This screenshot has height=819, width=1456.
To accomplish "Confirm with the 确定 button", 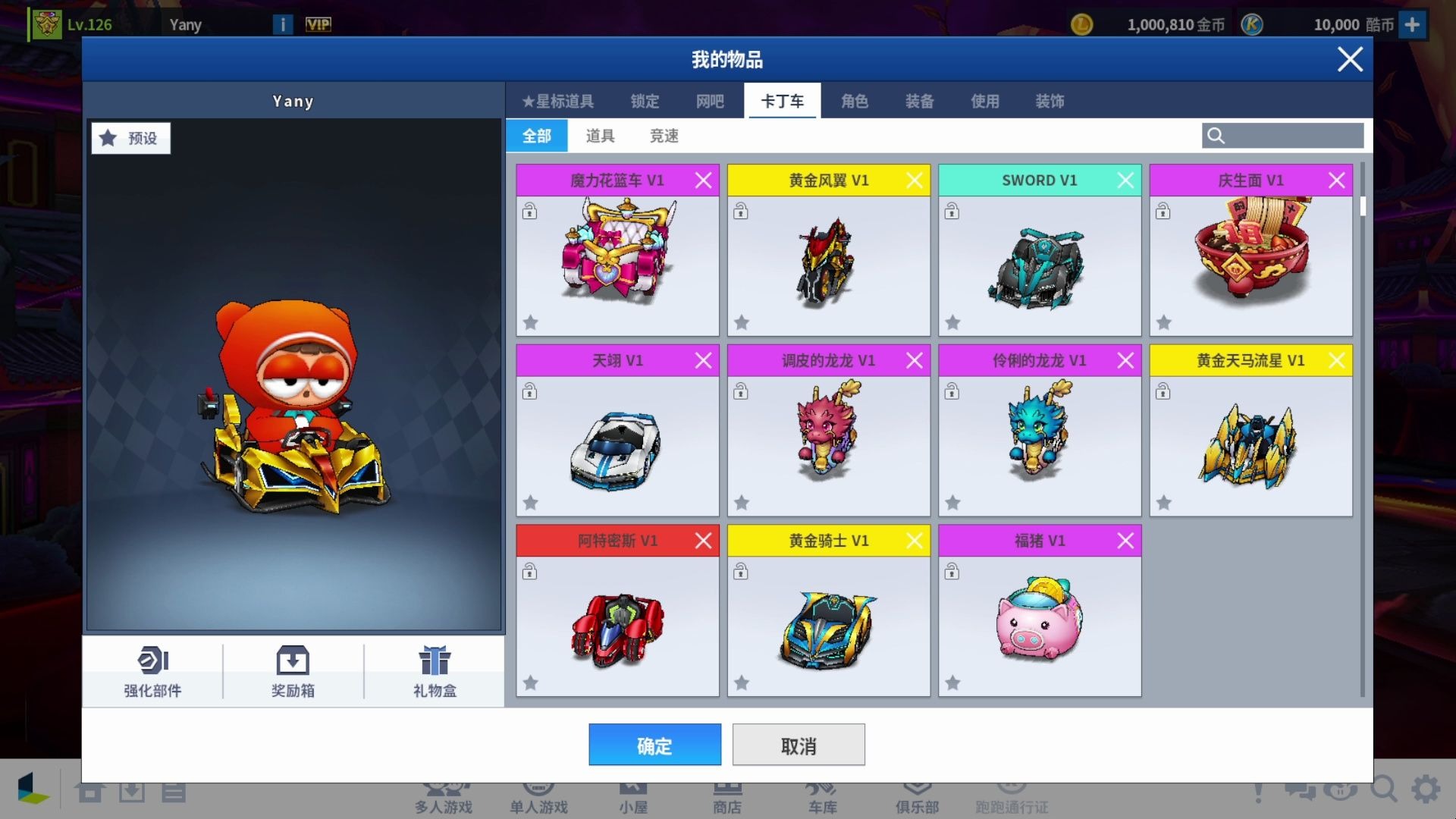I will tap(654, 745).
